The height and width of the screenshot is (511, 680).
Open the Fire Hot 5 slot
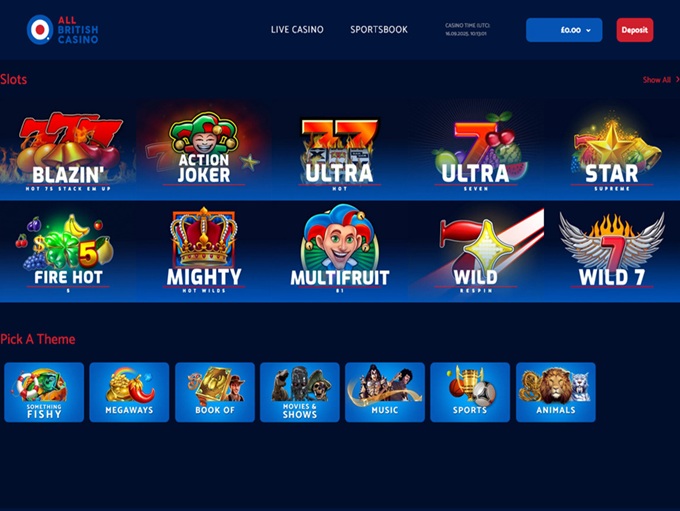(69, 252)
